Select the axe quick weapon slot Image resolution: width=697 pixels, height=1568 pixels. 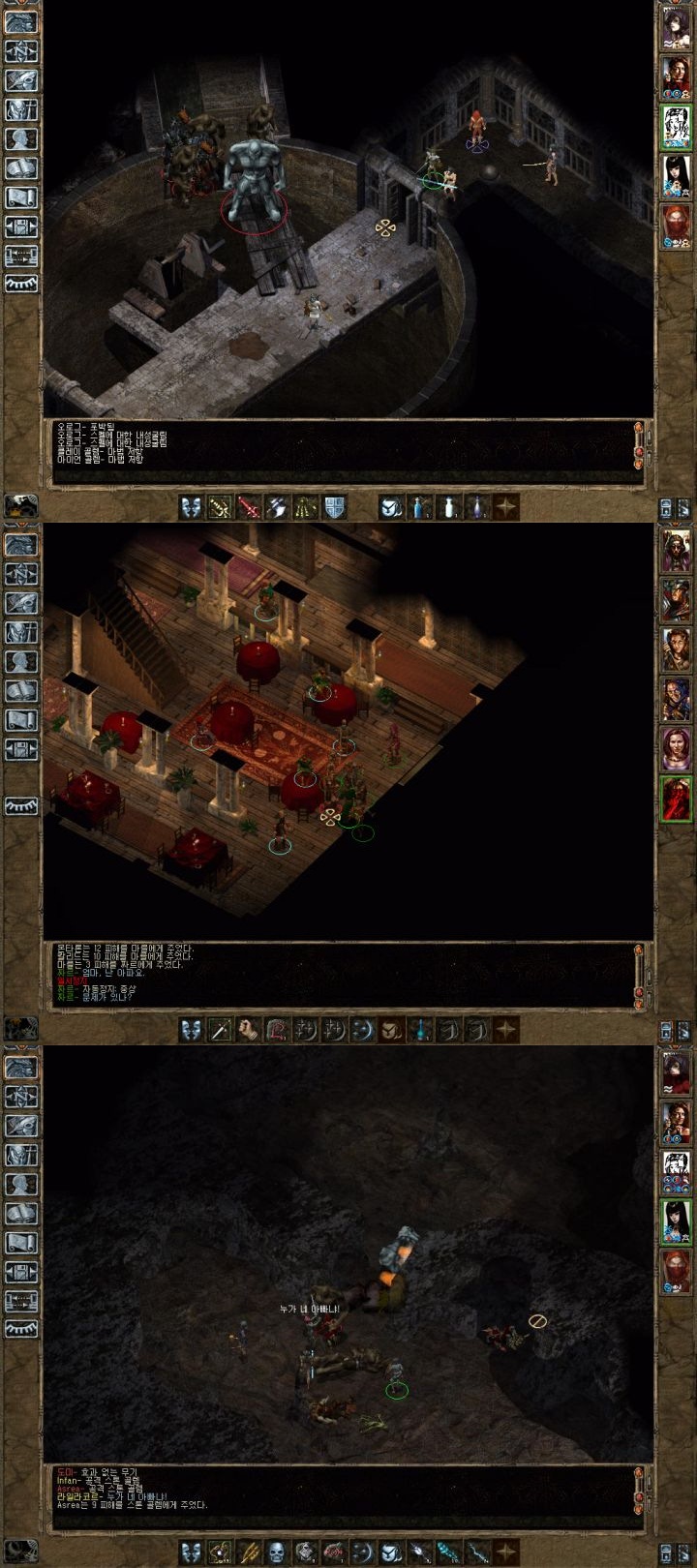tap(277, 506)
